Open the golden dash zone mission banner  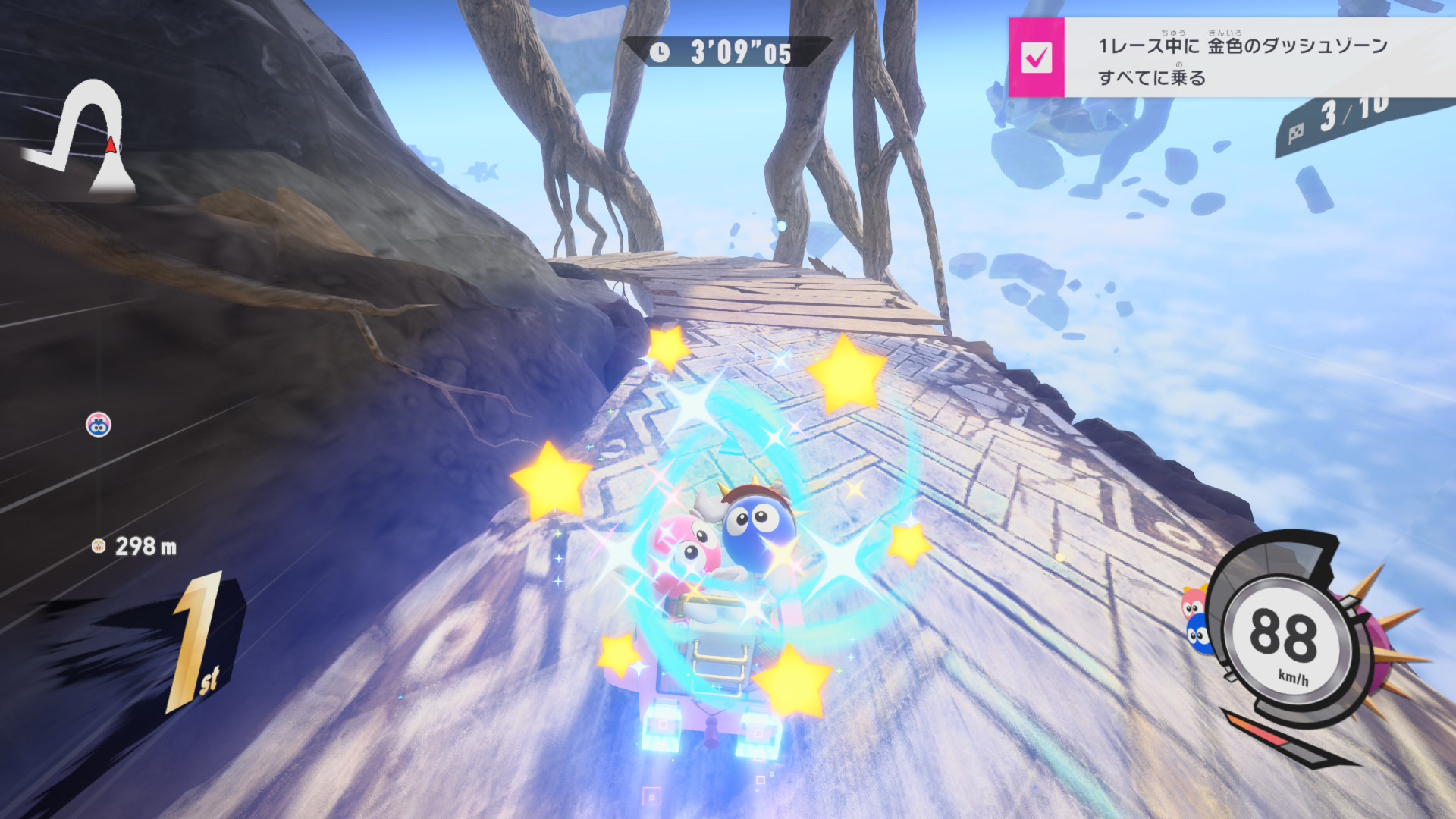1244,59
